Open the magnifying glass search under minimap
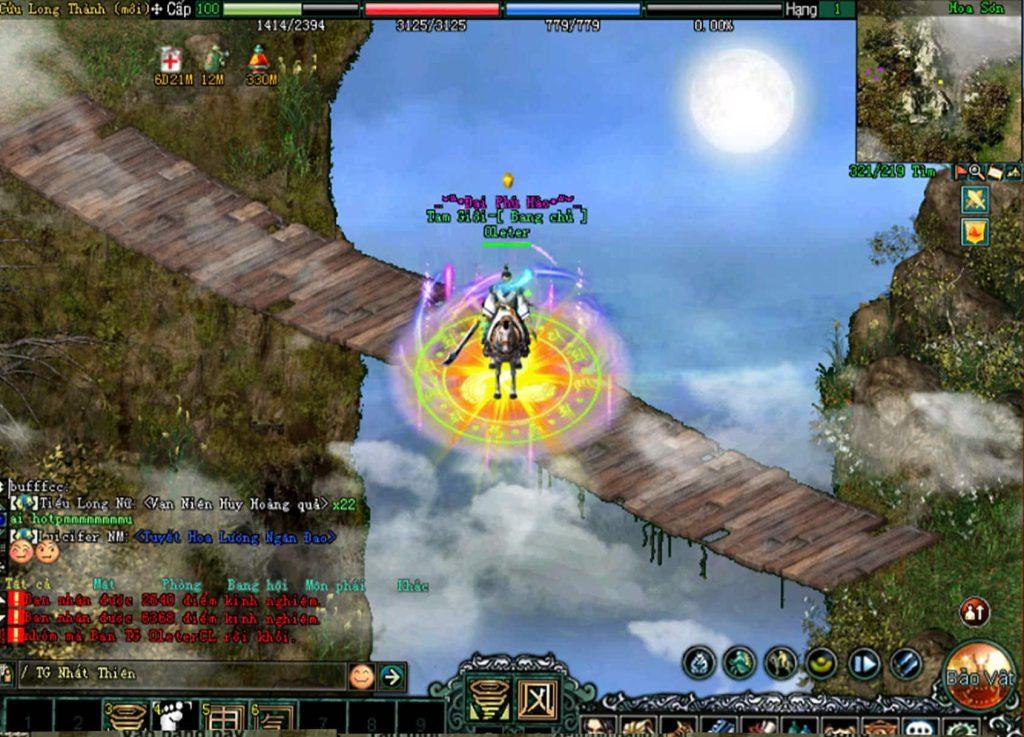 [977, 172]
